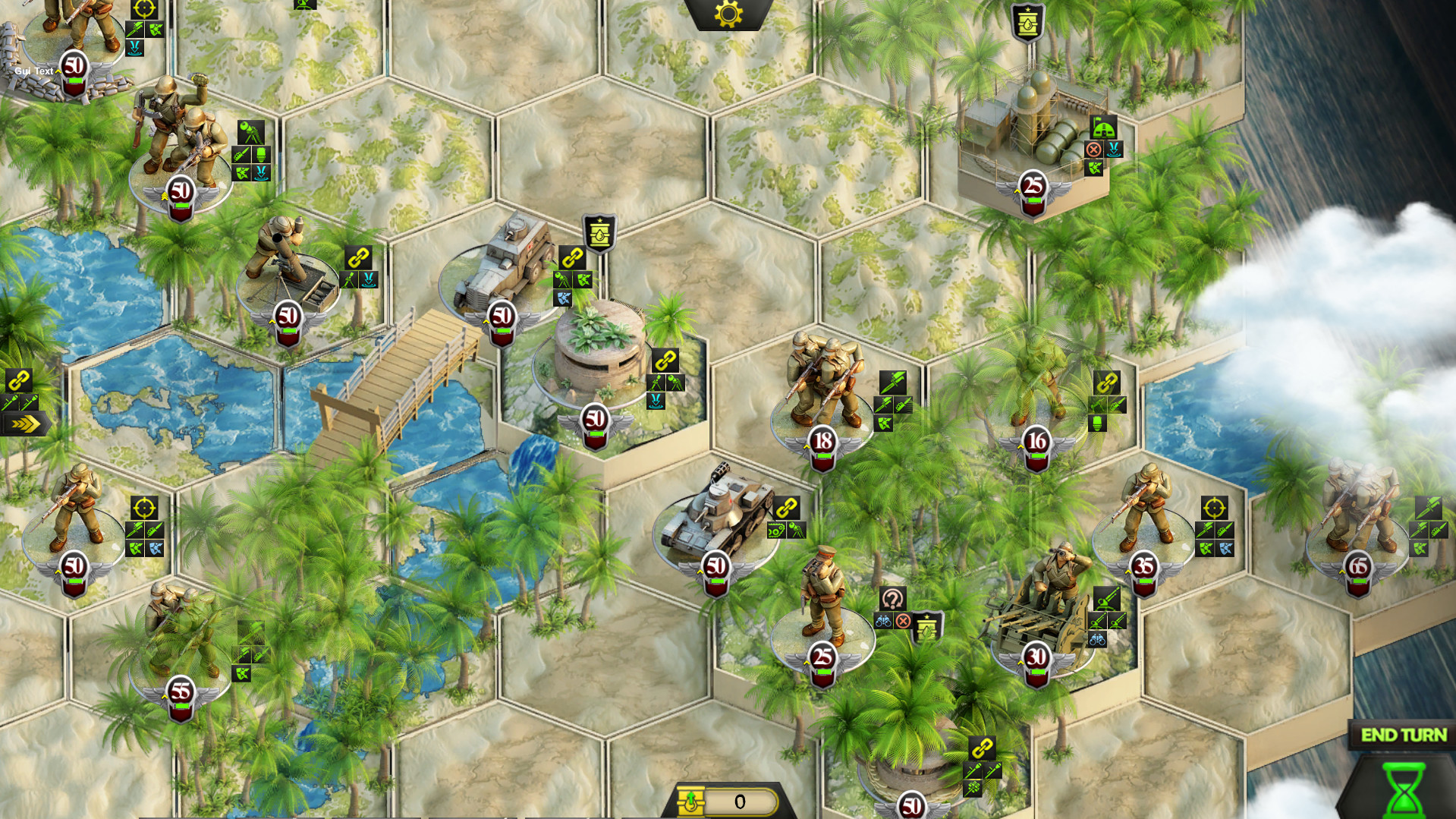Toggle the blue anchor embark icon near the bunker
Viewport: 1456px width, 819px height.
pos(656,401)
